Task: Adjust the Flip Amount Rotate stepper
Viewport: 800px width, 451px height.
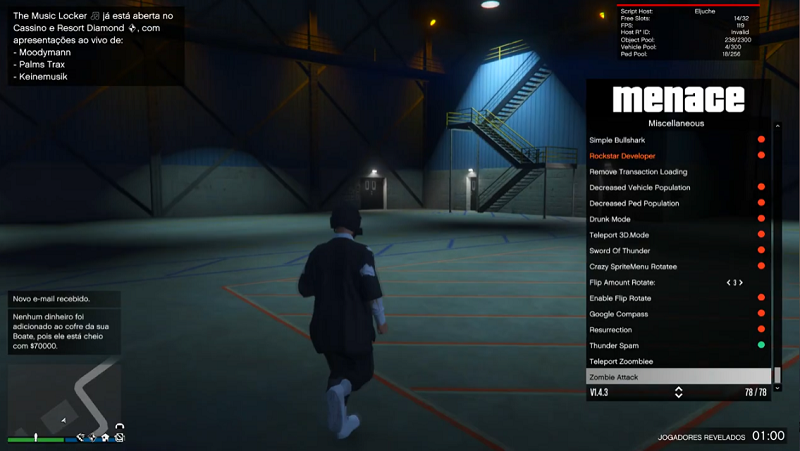Action: pos(735,282)
